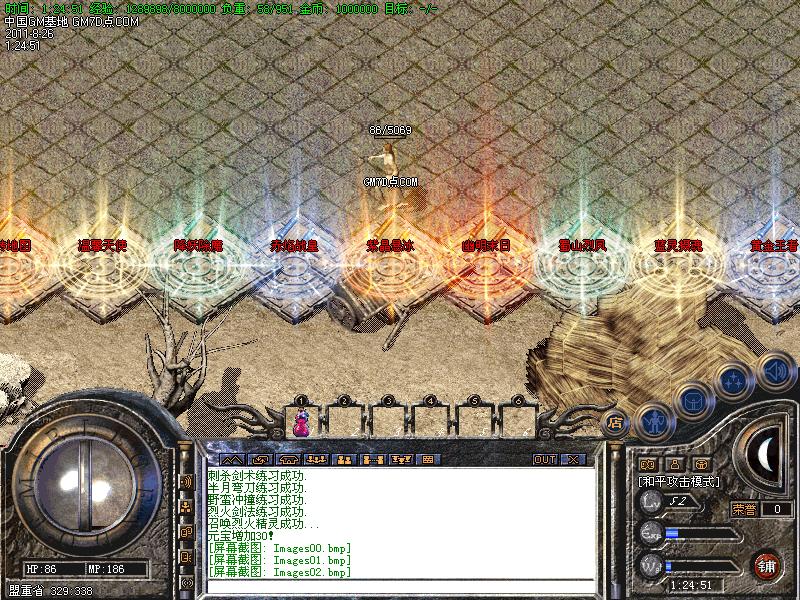The height and width of the screenshot is (600, 800).
Task: Open the shop via the 店 button
Action: (614, 423)
